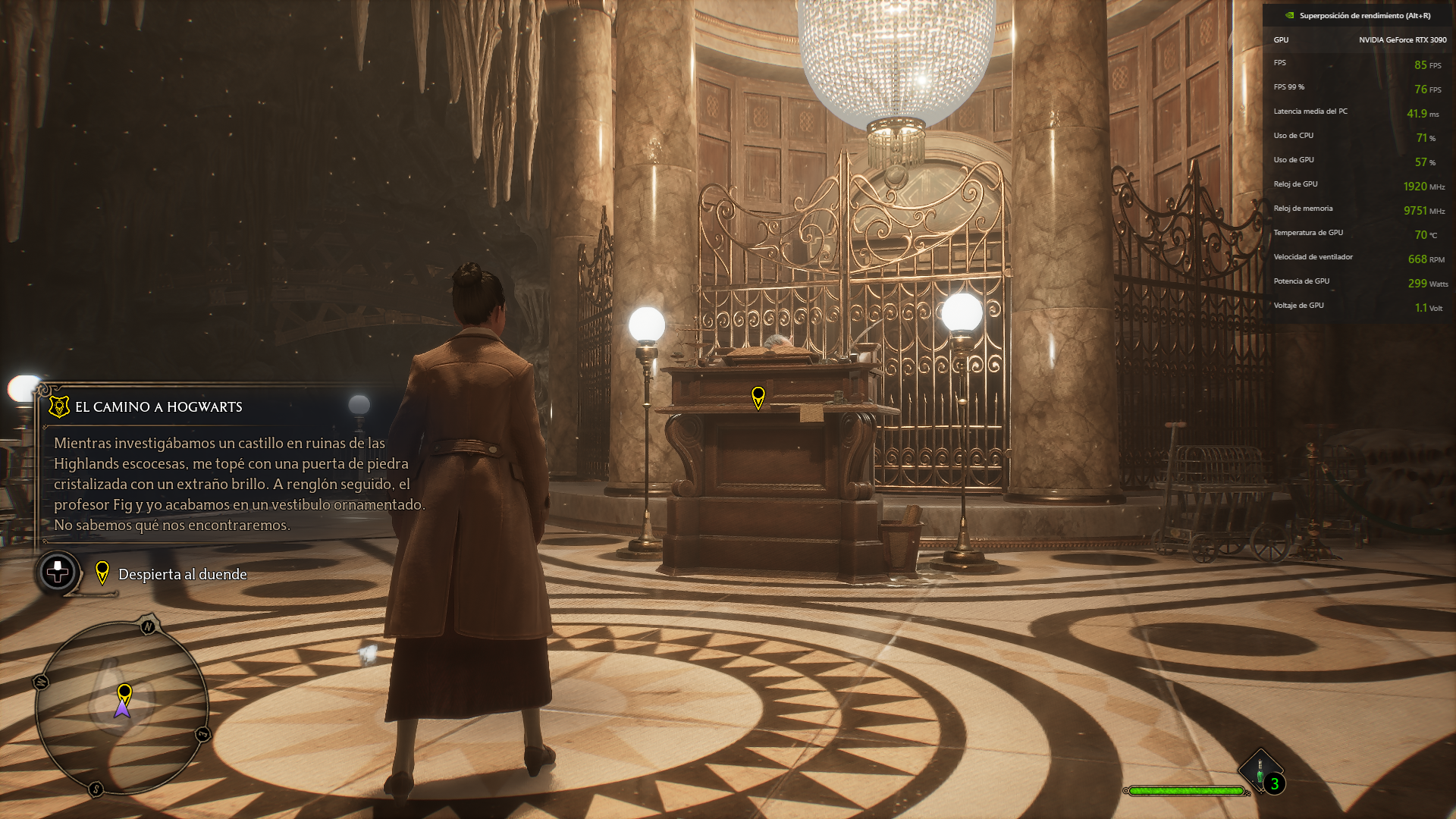Click the yellow objective marker above the desk
This screenshot has height=819, width=1456.
tap(758, 397)
